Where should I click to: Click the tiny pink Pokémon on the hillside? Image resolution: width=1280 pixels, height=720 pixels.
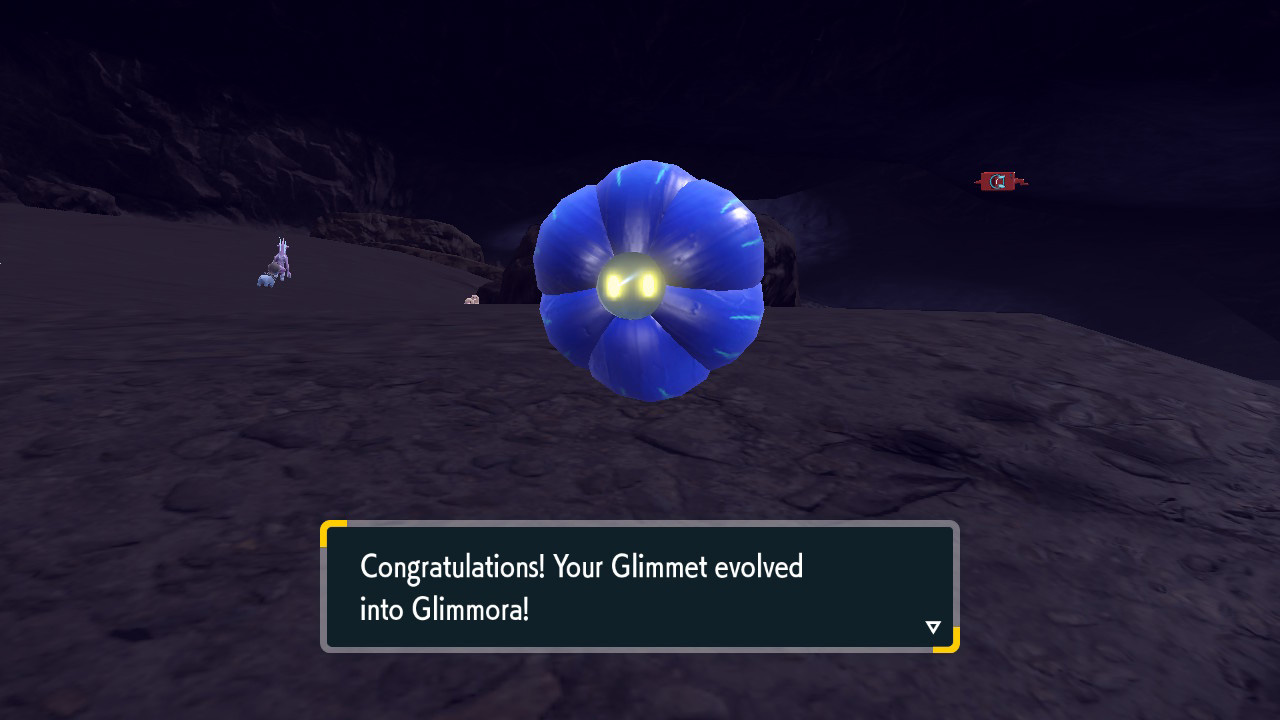point(472,300)
